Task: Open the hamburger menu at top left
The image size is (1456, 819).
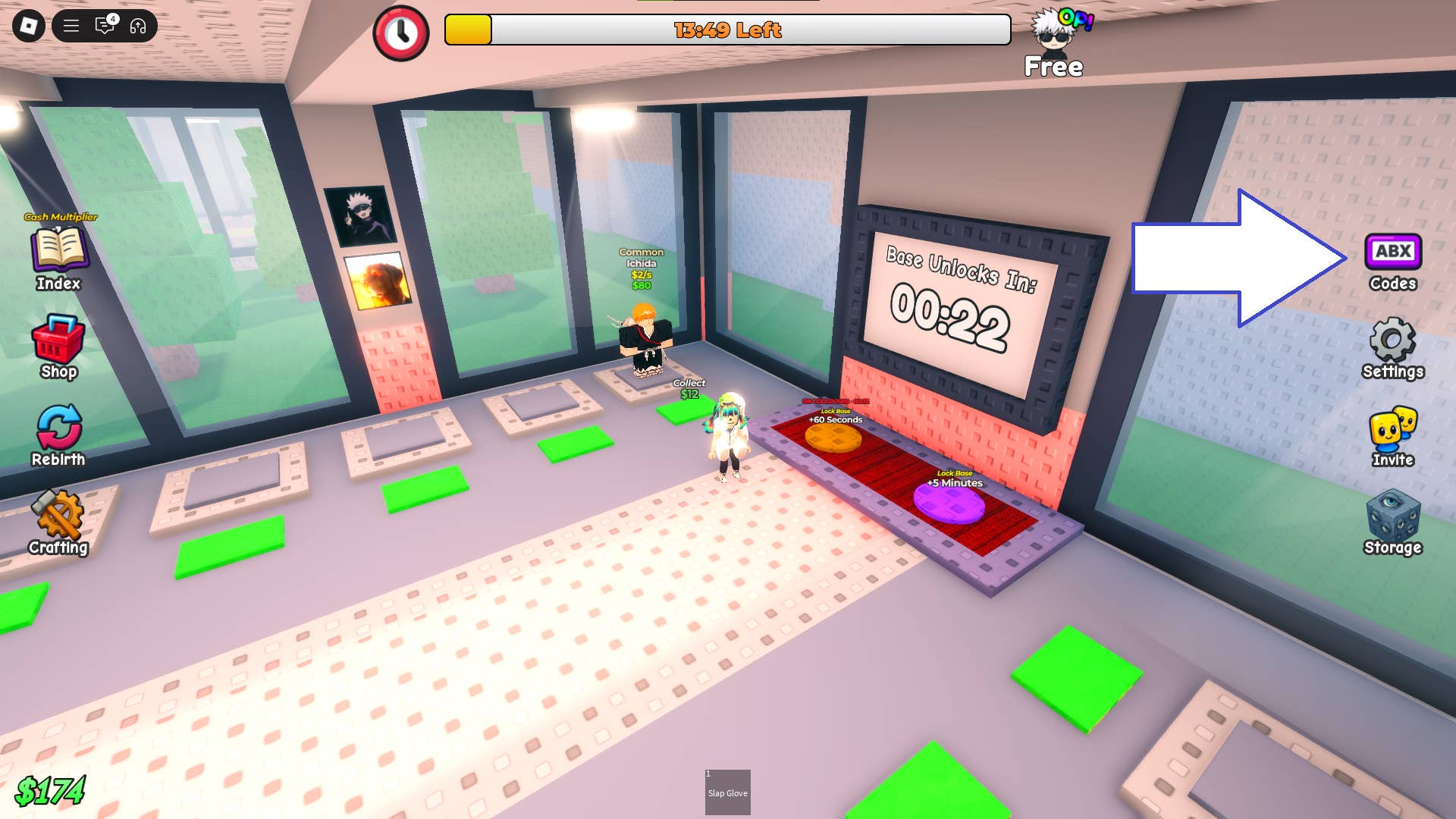Action: pyautogui.click(x=71, y=26)
